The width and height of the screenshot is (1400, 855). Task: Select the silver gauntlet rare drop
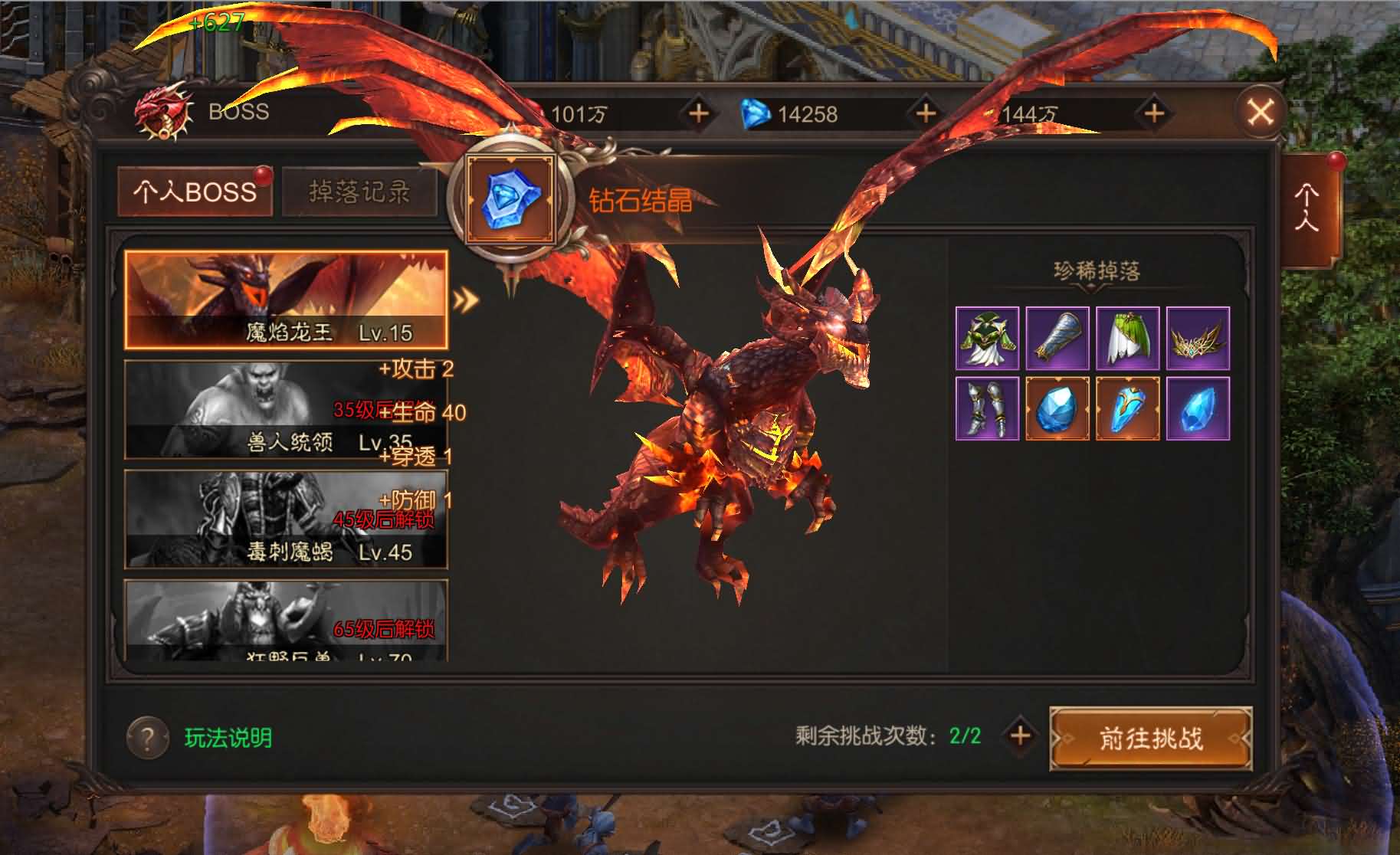coord(1057,337)
